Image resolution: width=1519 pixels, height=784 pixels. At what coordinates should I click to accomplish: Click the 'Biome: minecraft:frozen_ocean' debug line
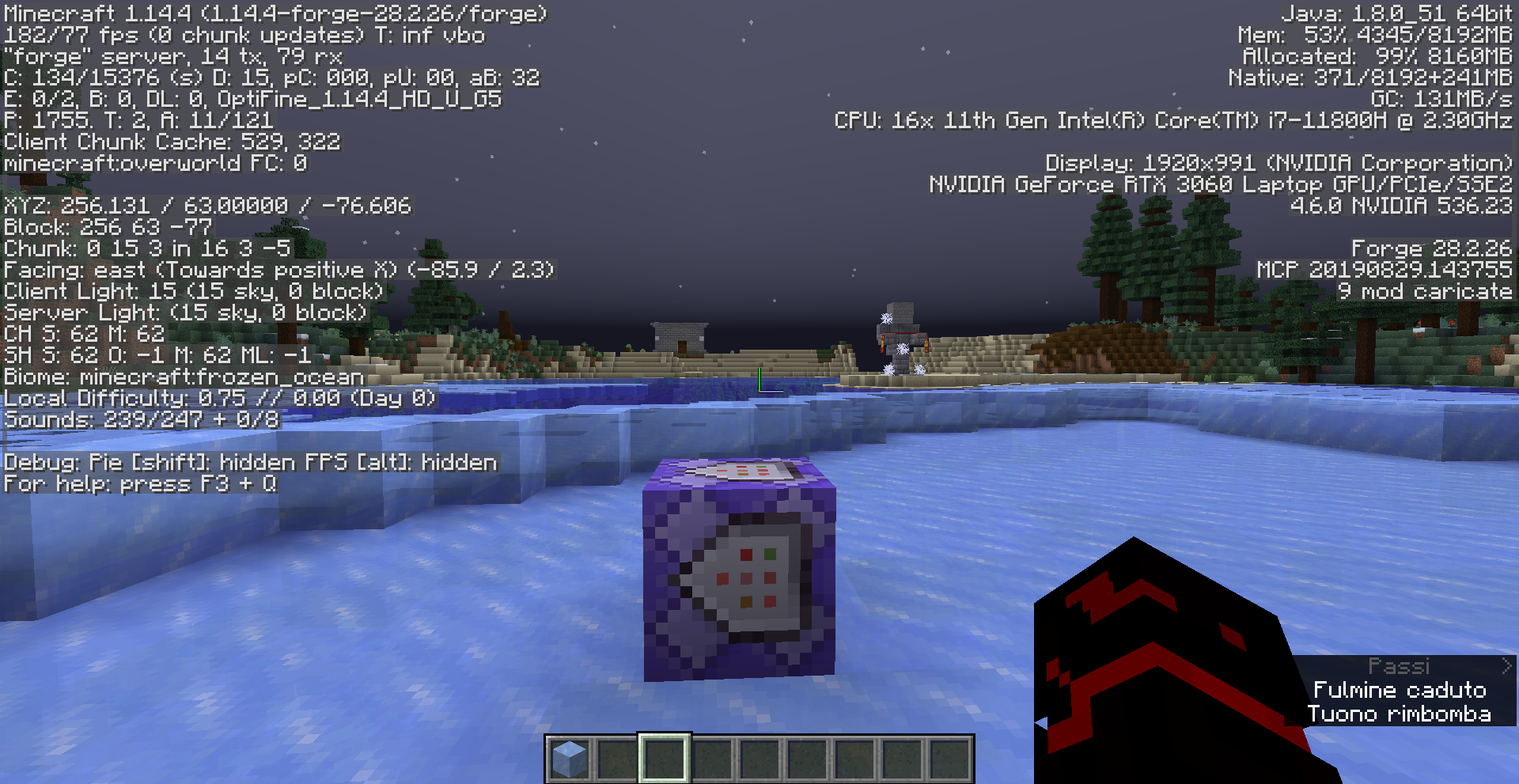180,377
